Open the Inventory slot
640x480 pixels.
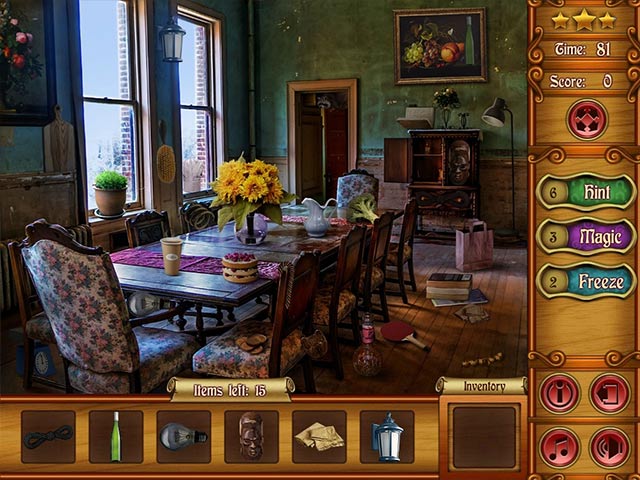click(484, 436)
